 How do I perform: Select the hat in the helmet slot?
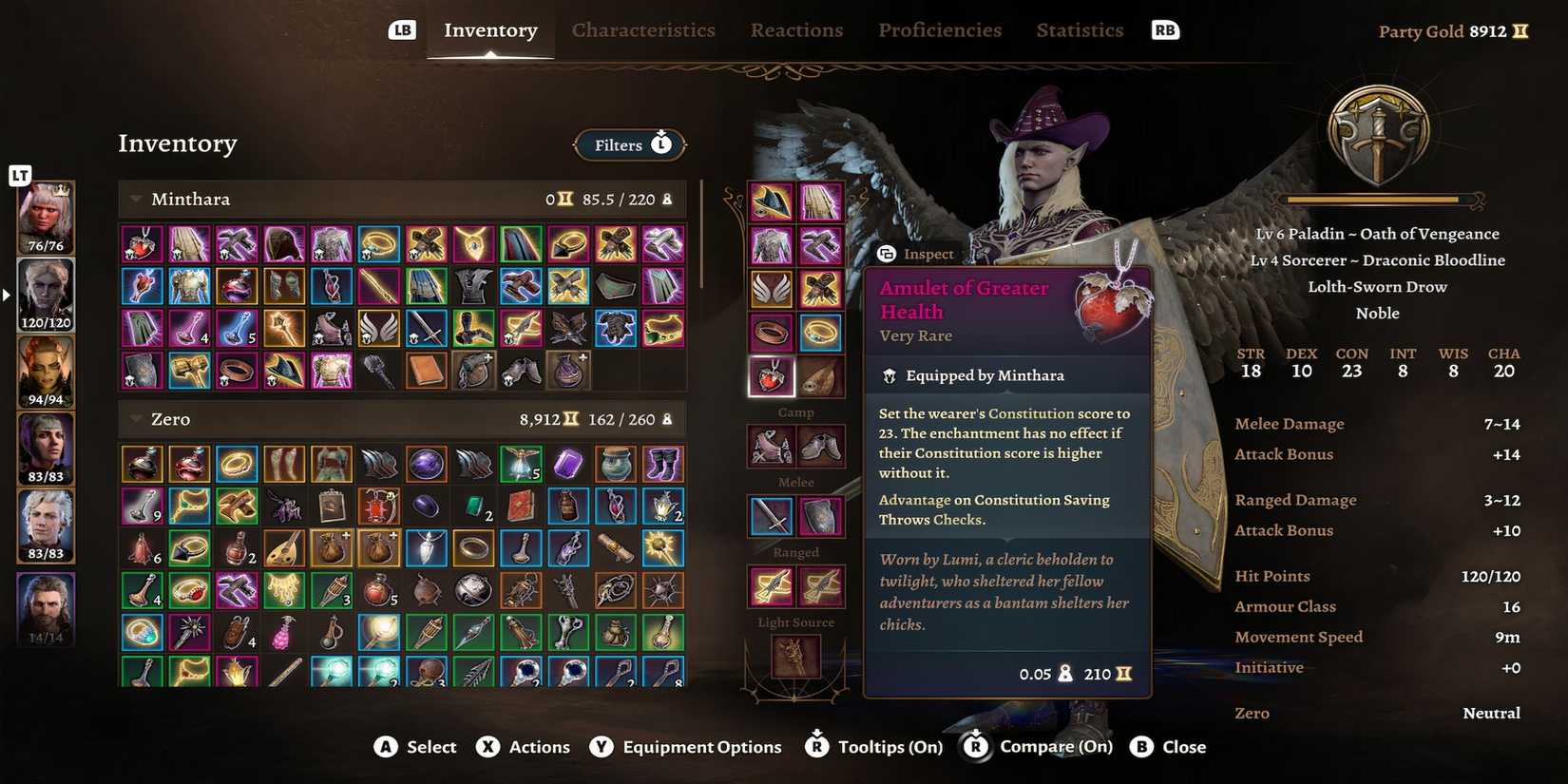pos(770,200)
